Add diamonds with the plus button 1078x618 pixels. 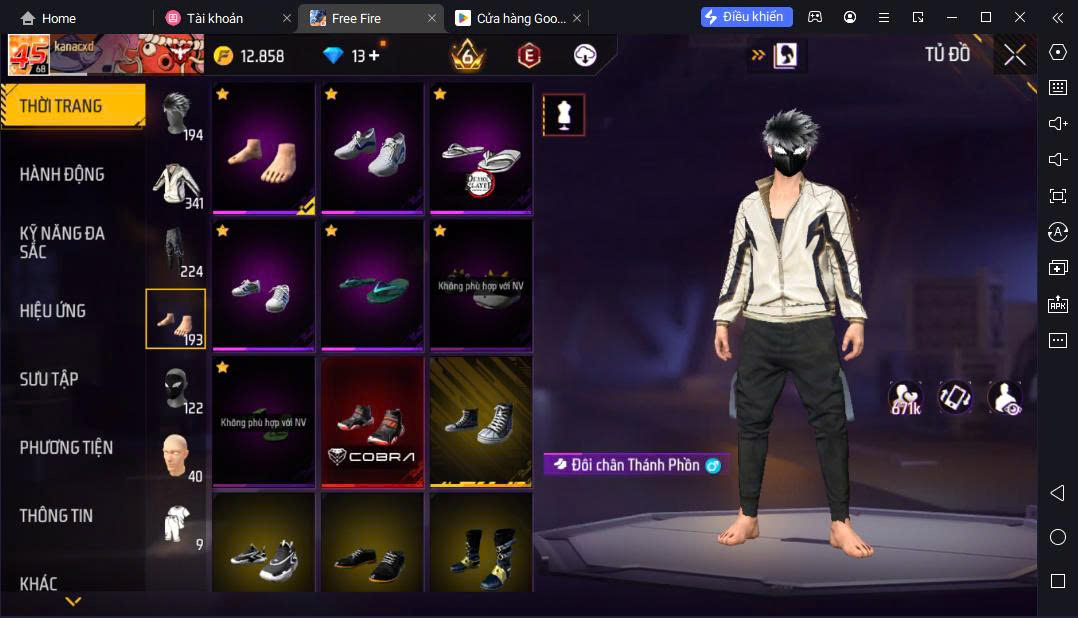pyautogui.click(x=374, y=56)
